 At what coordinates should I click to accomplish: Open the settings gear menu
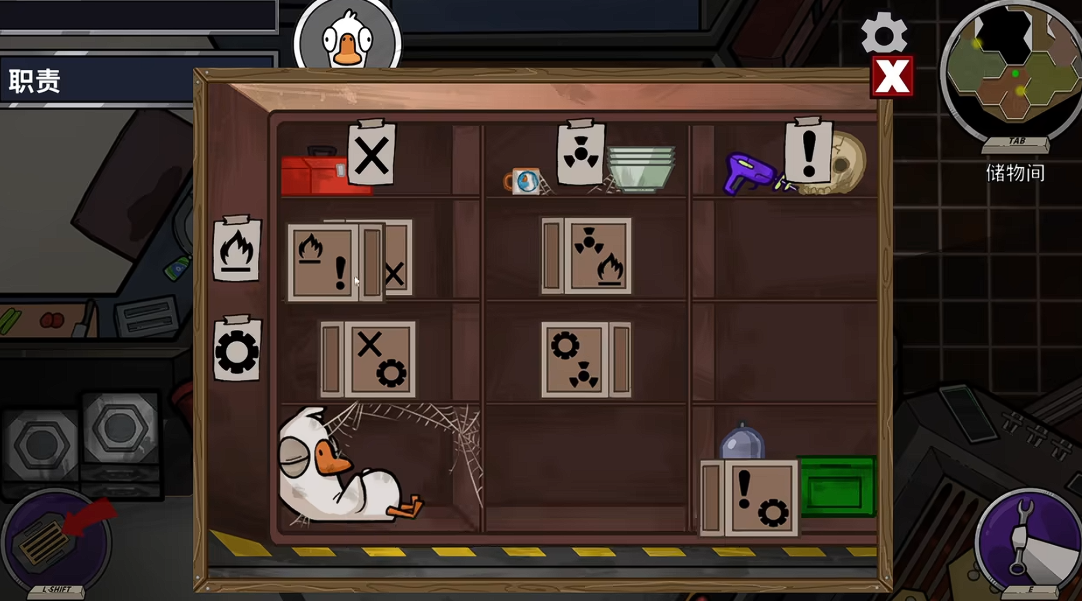pos(884,34)
